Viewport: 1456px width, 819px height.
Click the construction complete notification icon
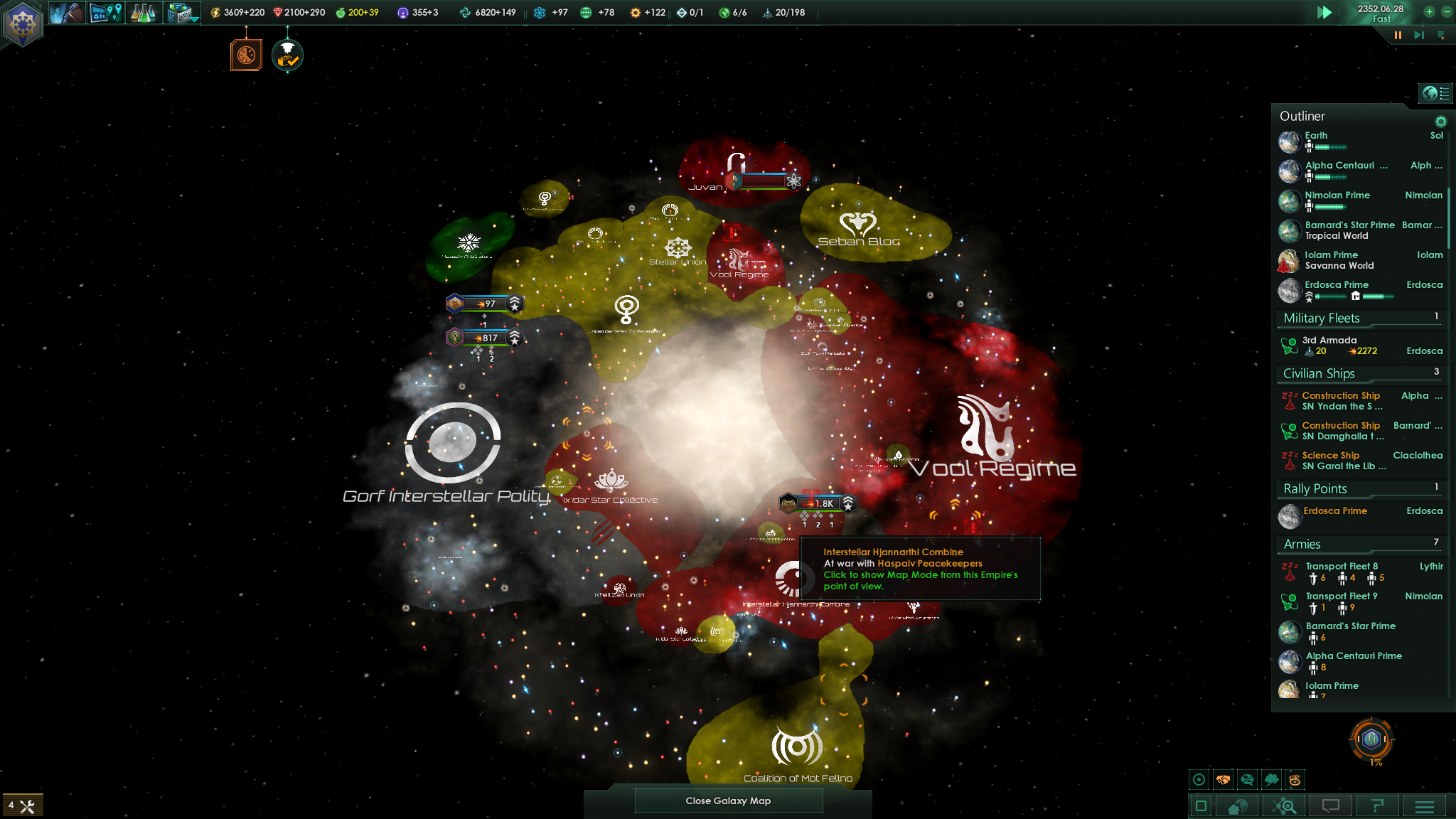tap(287, 54)
